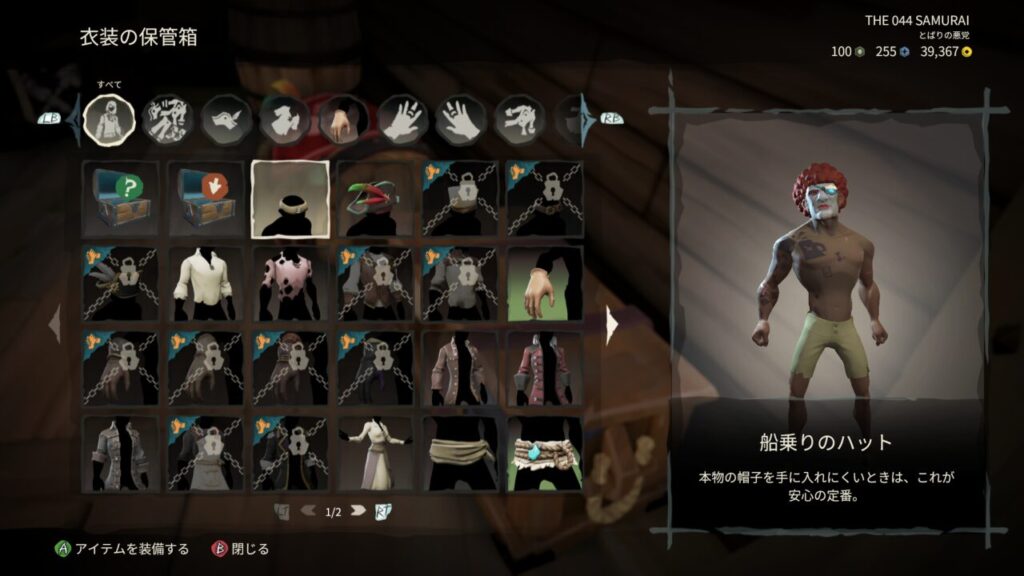Open the chest with orange down arrow

pyautogui.click(x=205, y=198)
